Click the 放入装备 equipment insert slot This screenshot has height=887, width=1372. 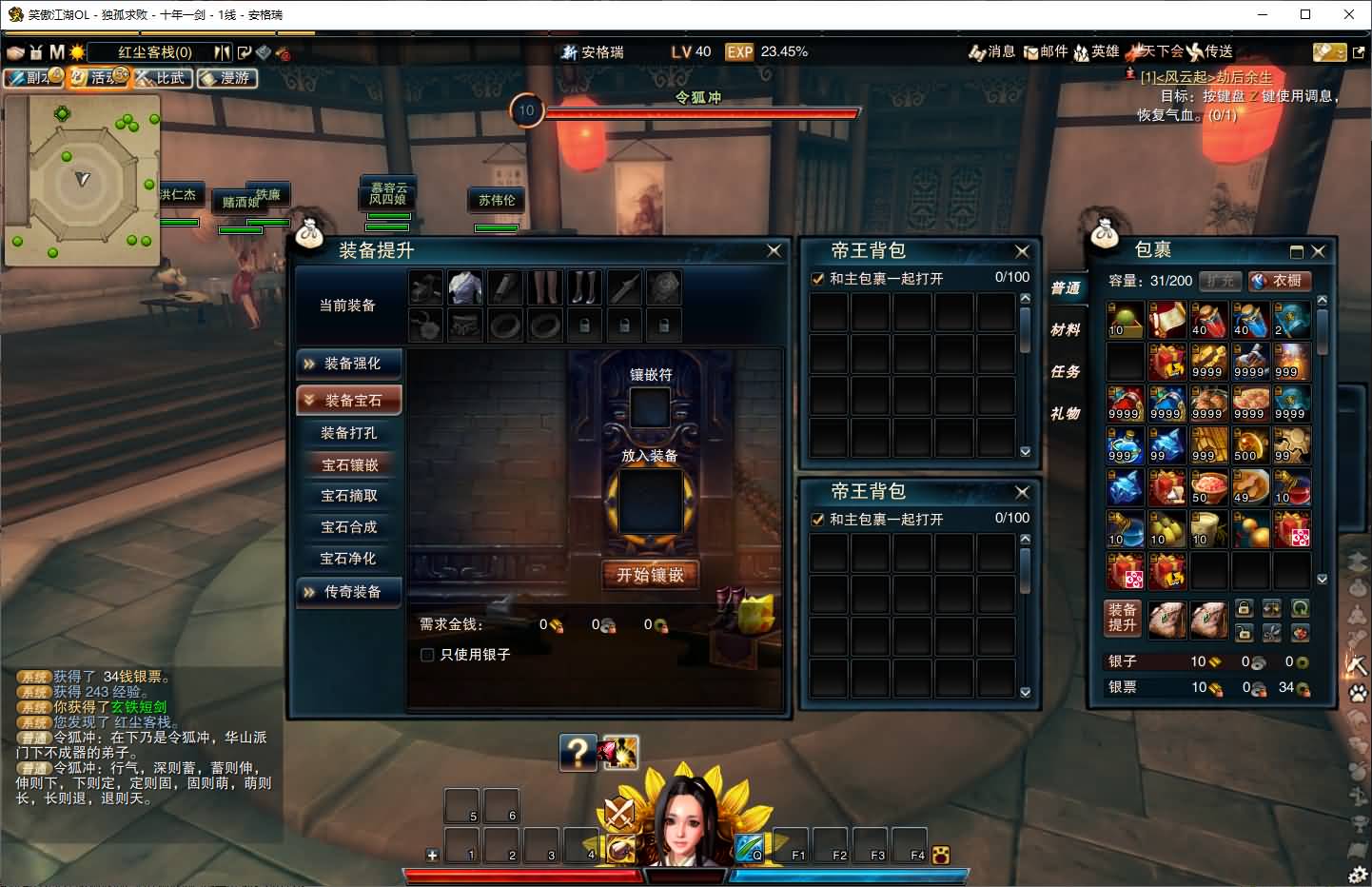[x=650, y=503]
